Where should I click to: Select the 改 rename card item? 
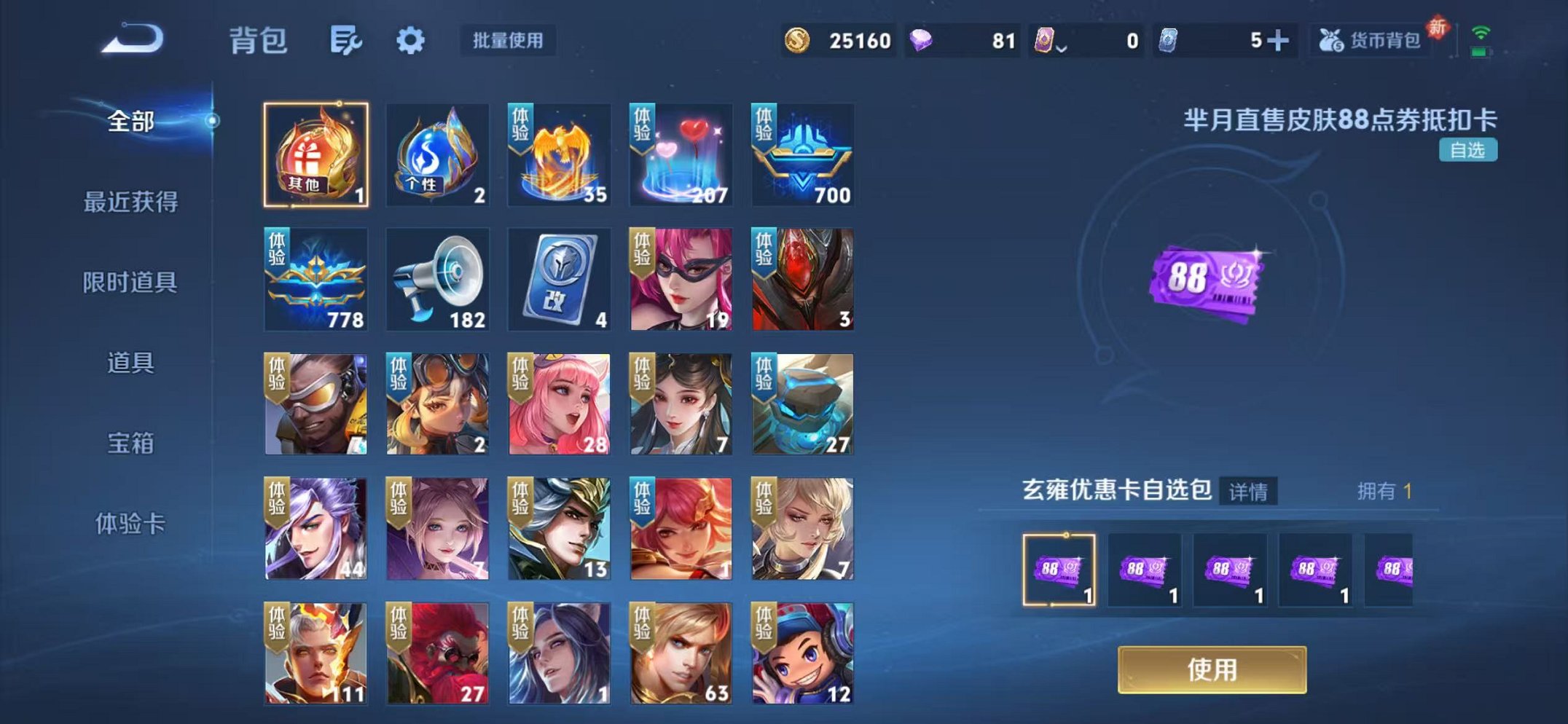(x=558, y=280)
